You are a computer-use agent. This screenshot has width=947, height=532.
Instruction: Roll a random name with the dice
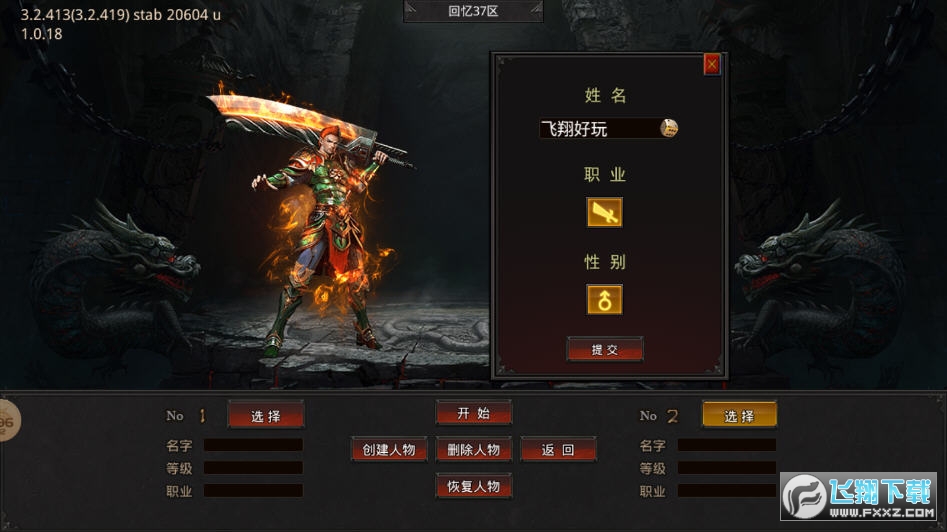pos(669,127)
